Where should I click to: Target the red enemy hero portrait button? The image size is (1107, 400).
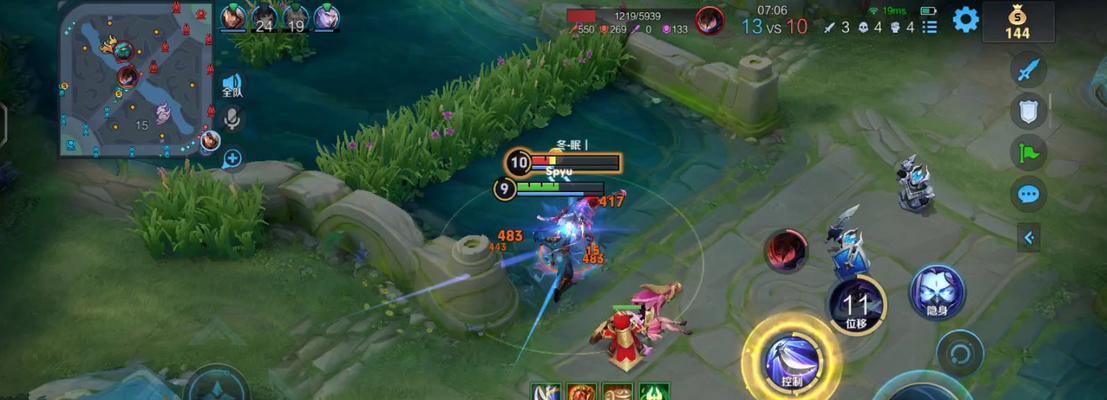[787, 250]
